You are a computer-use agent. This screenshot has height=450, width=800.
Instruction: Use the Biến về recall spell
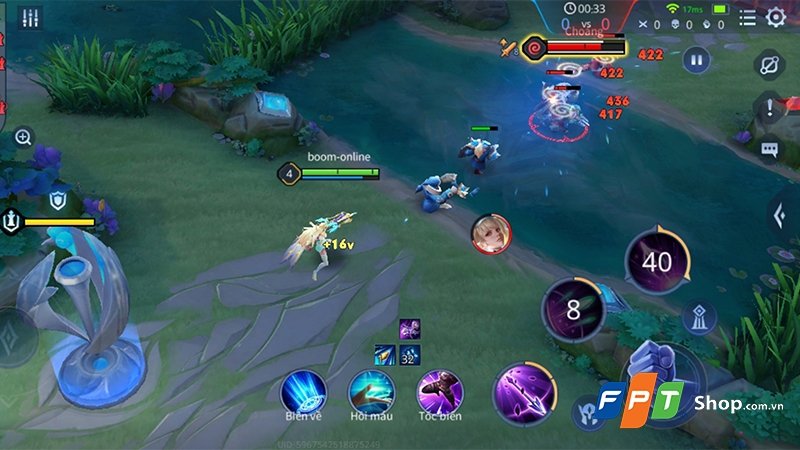[304, 389]
